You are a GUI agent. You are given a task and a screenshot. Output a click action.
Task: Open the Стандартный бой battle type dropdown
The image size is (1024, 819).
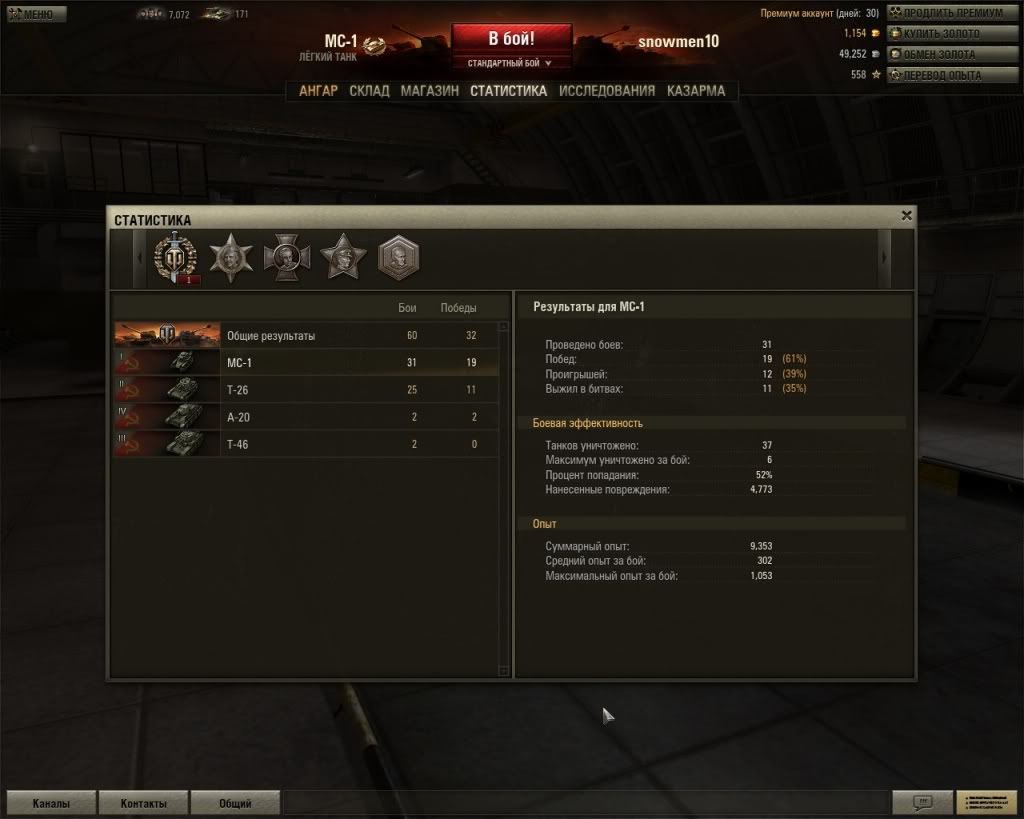pyautogui.click(x=511, y=63)
